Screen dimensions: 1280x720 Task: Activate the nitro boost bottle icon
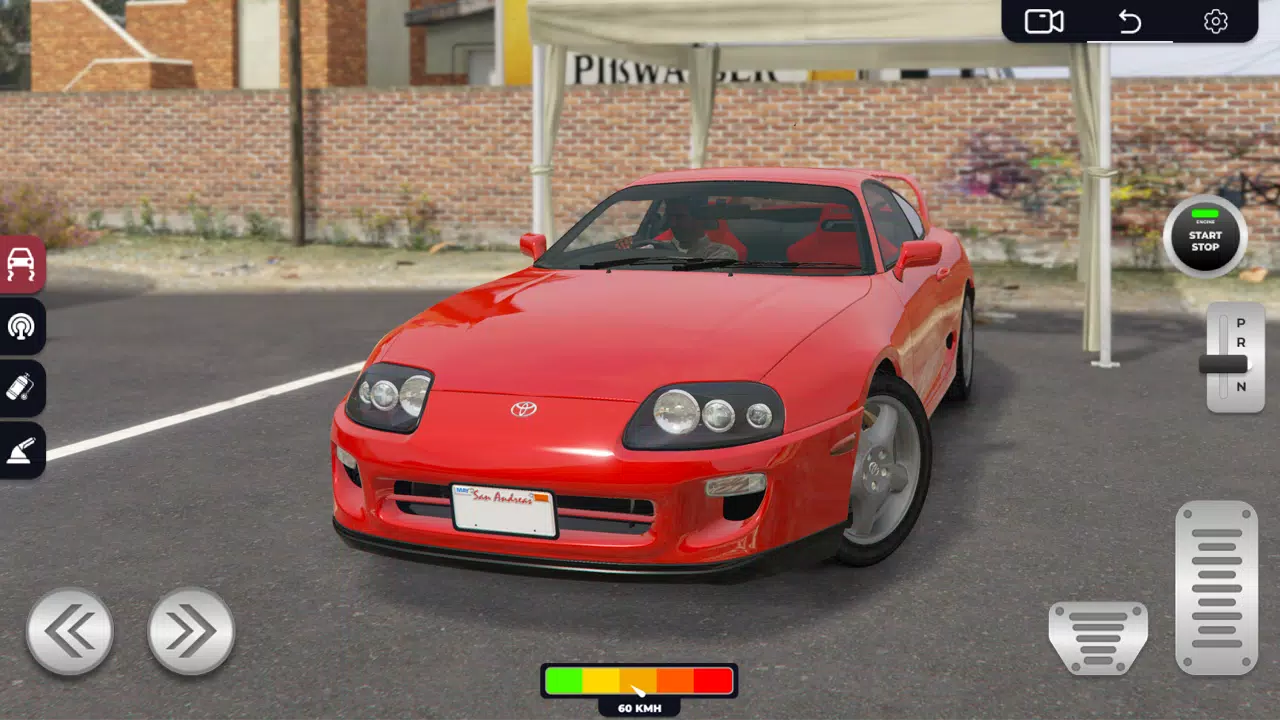coord(22,389)
